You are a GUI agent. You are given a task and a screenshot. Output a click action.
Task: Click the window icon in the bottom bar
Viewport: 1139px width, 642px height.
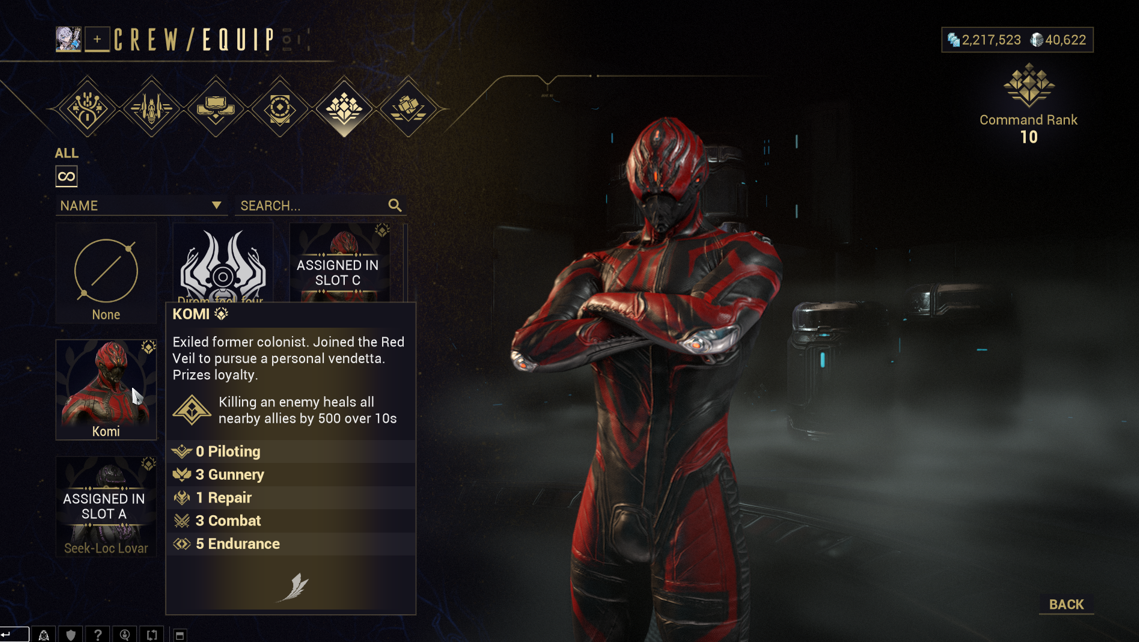[180, 634]
